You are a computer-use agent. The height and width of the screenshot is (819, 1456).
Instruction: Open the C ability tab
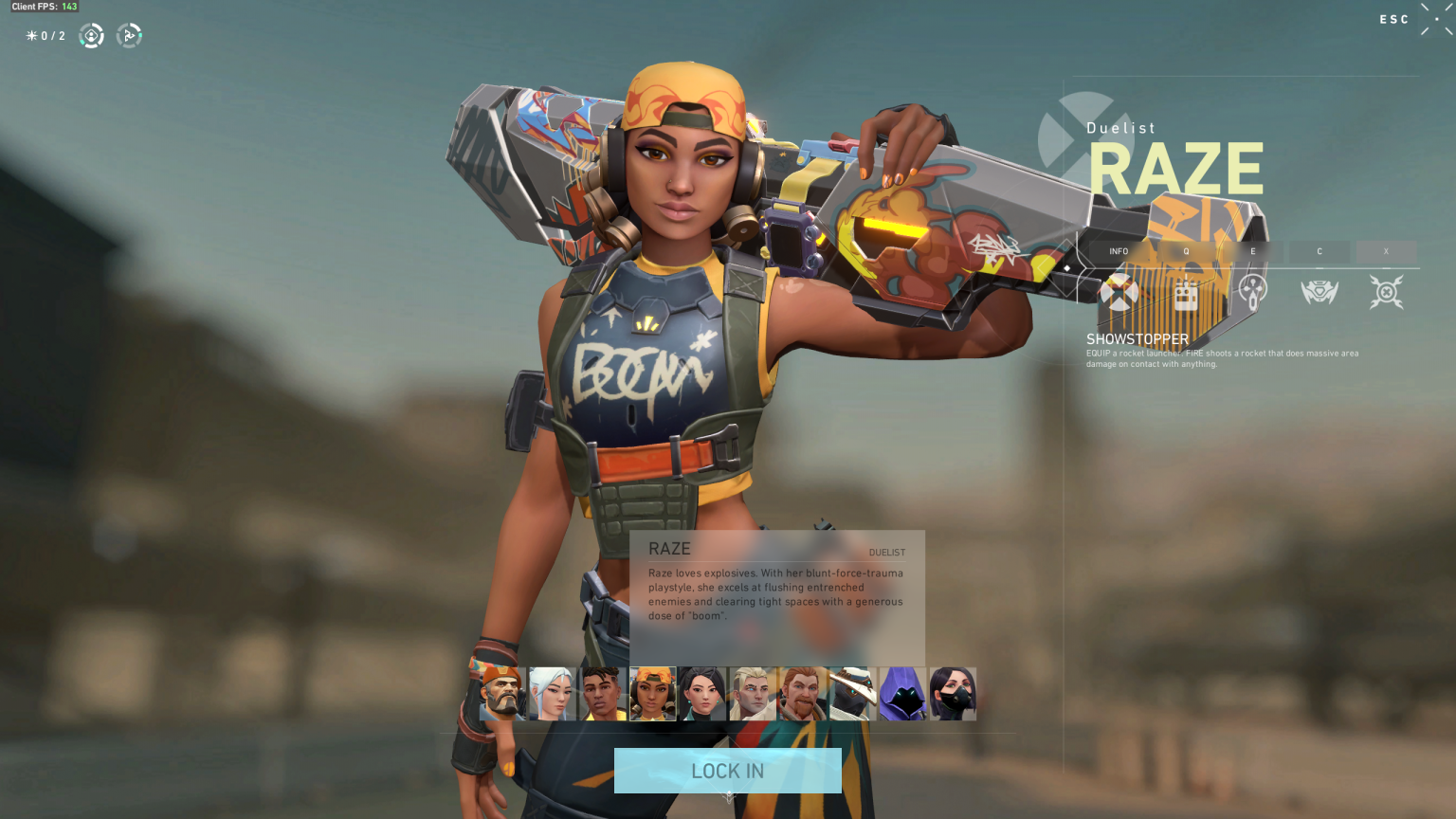click(x=1319, y=251)
